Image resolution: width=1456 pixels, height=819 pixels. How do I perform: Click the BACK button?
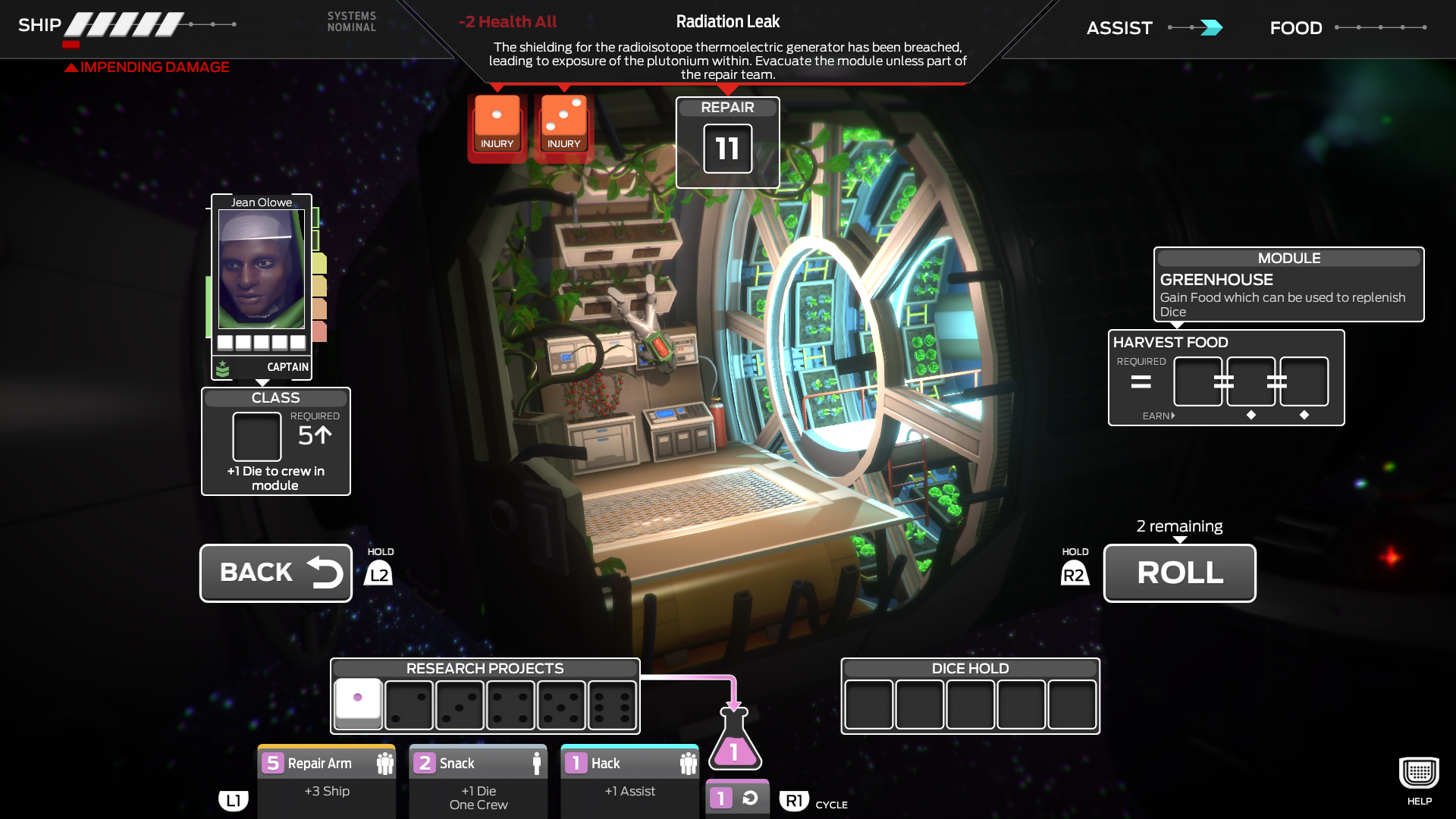[x=275, y=573]
